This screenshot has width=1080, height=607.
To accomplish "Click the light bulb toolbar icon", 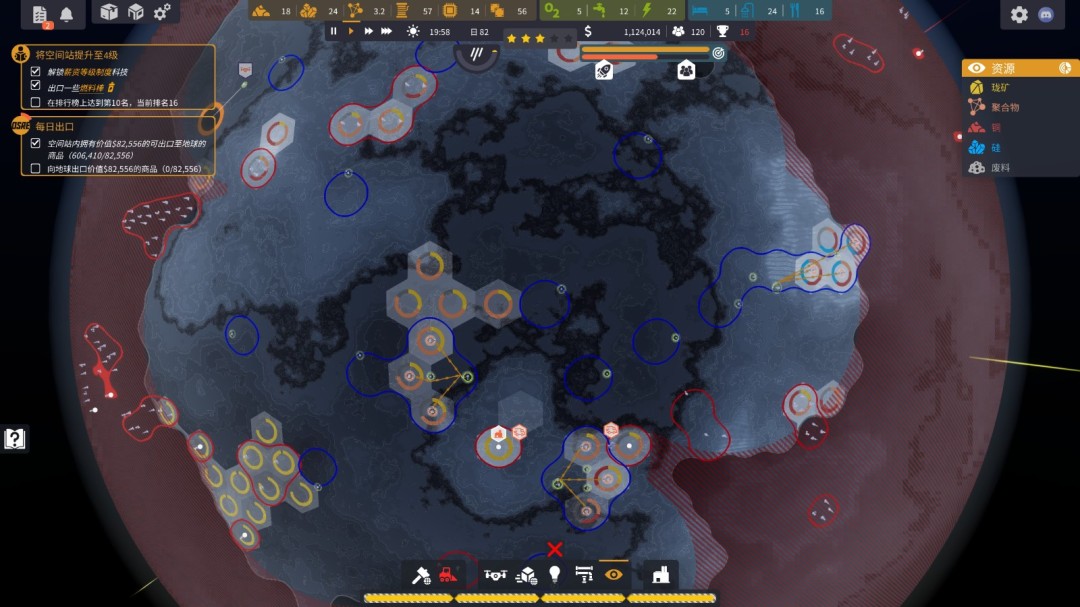I will click(555, 575).
